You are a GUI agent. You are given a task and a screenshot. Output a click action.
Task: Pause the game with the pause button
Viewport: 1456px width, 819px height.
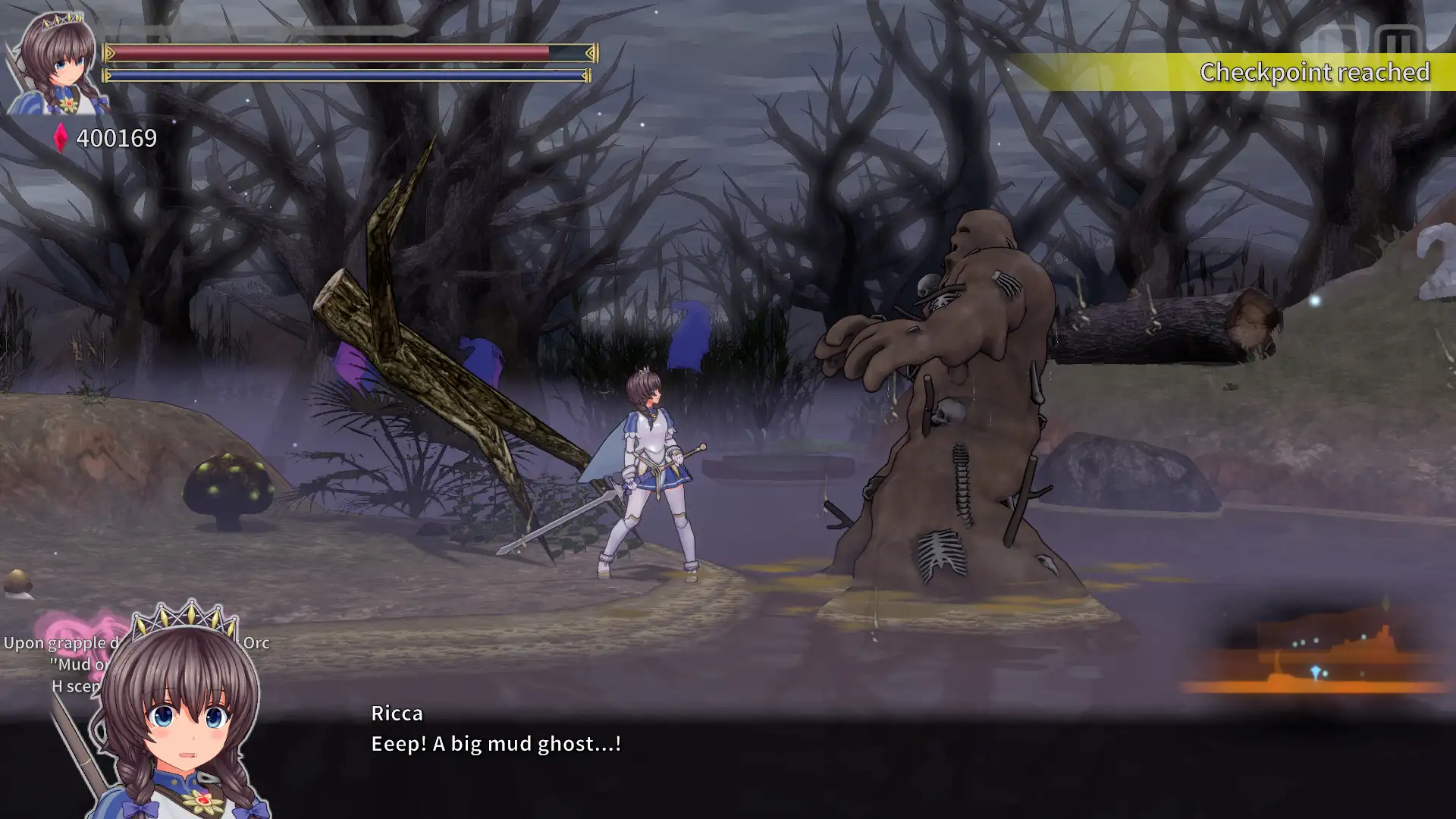coord(1398,42)
